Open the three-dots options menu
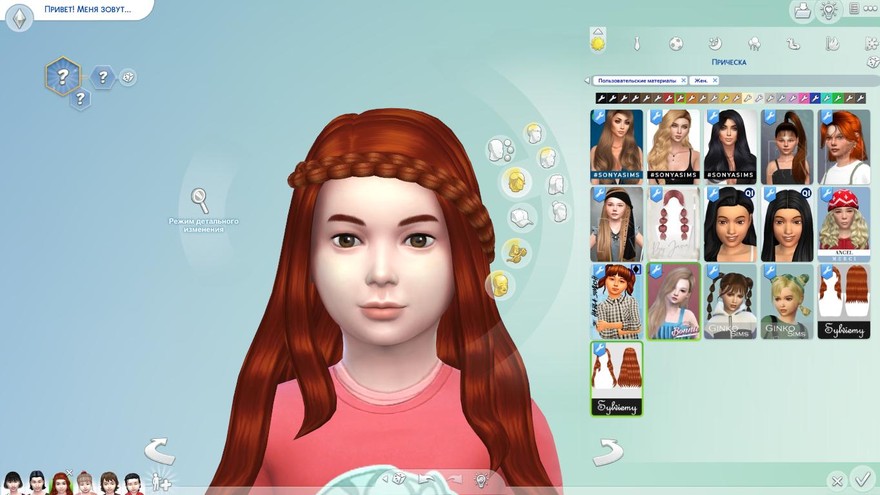The image size is (880, 495). [854, 9]
